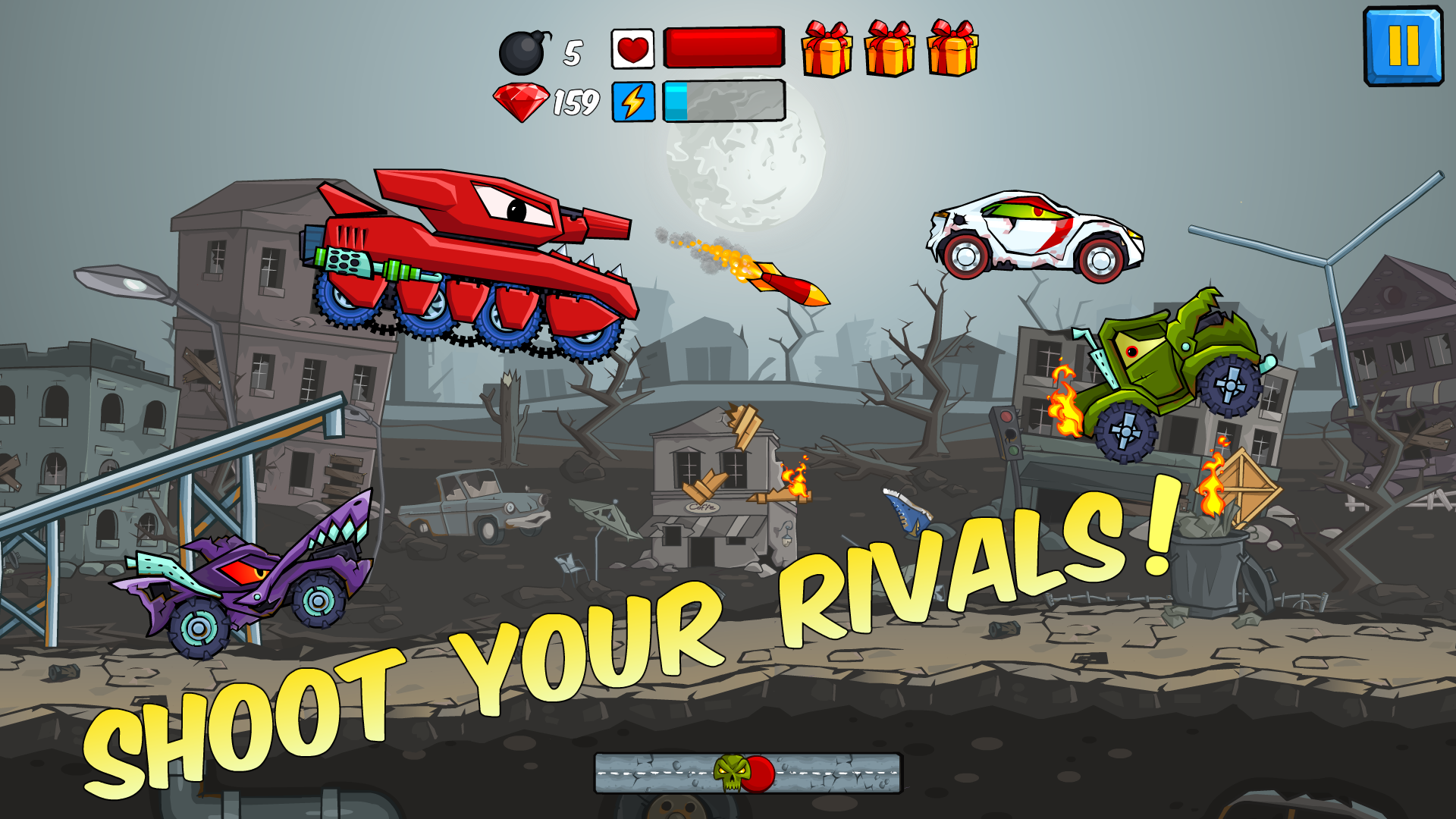This screenshot has height=819, width=1456.
Task: Tap the black bomb icon
Action: [x=522, y=53]
